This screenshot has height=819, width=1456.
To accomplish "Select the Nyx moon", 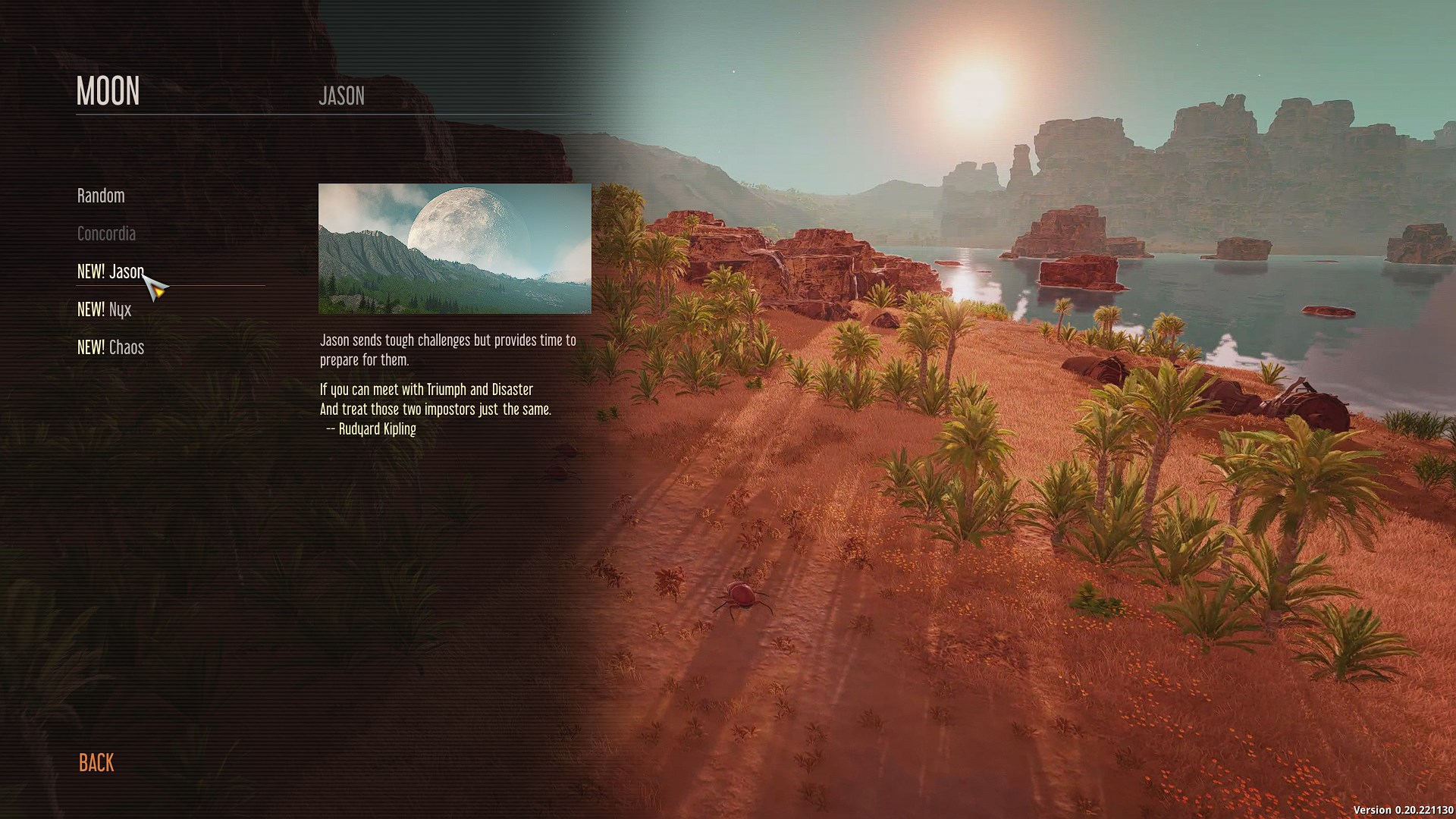I will click(x=105, y=309).
